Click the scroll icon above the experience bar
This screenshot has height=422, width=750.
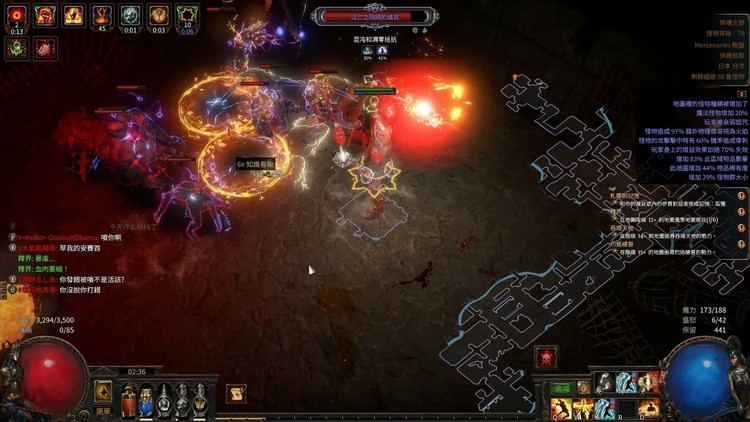(x=236, y=393)
